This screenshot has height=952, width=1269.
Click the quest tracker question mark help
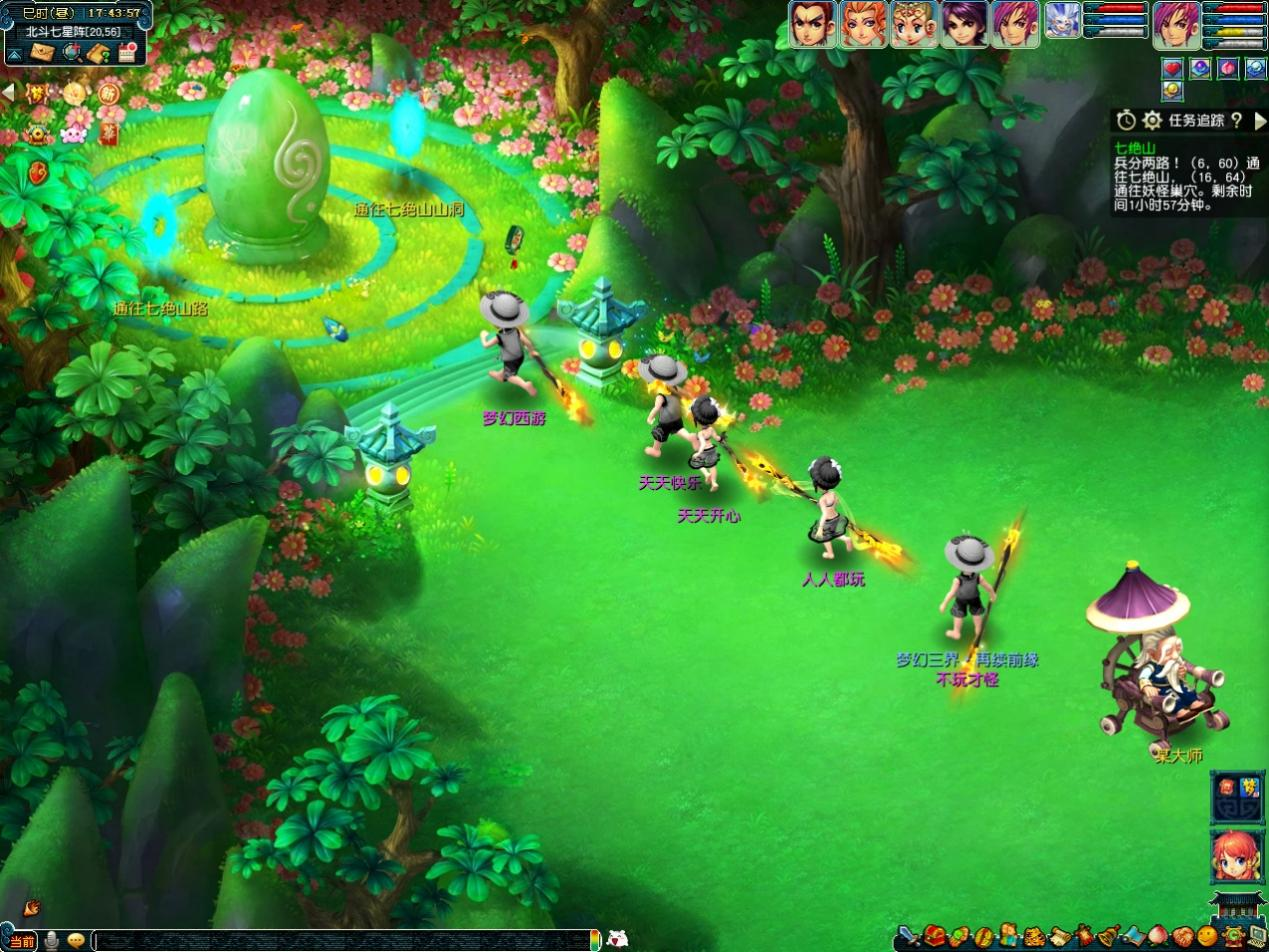tap(1236, 120)
